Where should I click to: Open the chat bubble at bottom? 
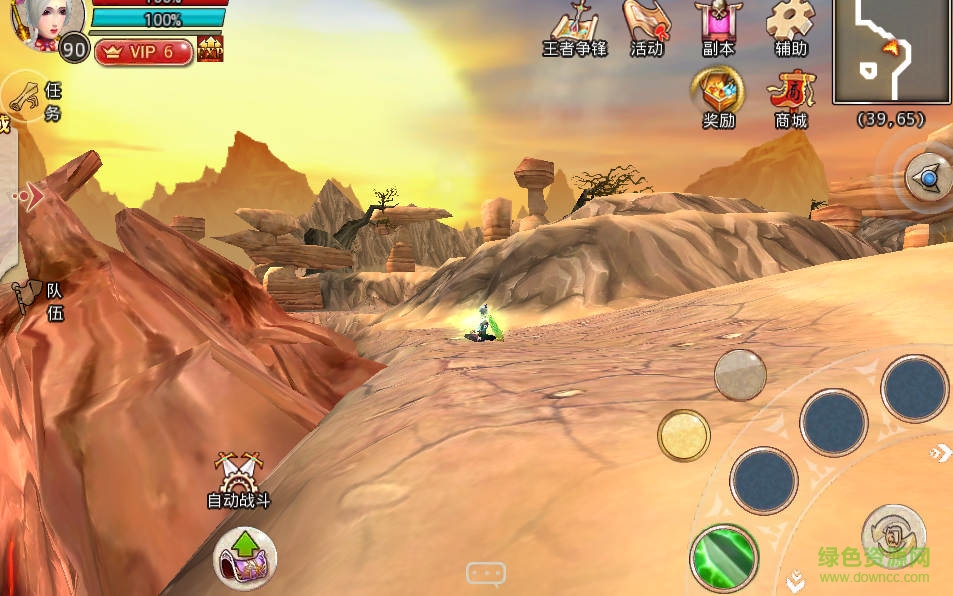tap(486, 574)
